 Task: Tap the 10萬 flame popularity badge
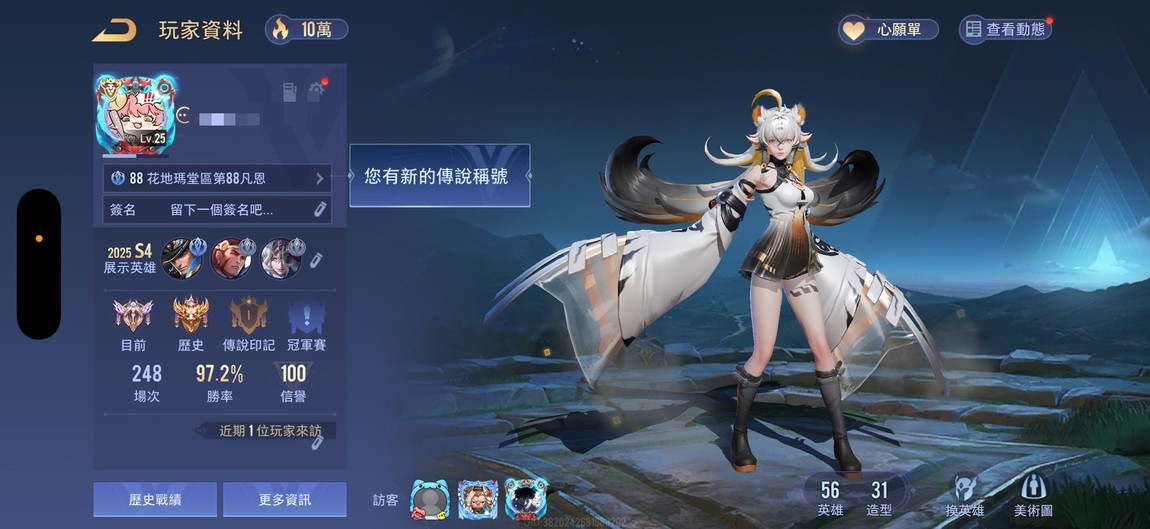pos(307,29)
